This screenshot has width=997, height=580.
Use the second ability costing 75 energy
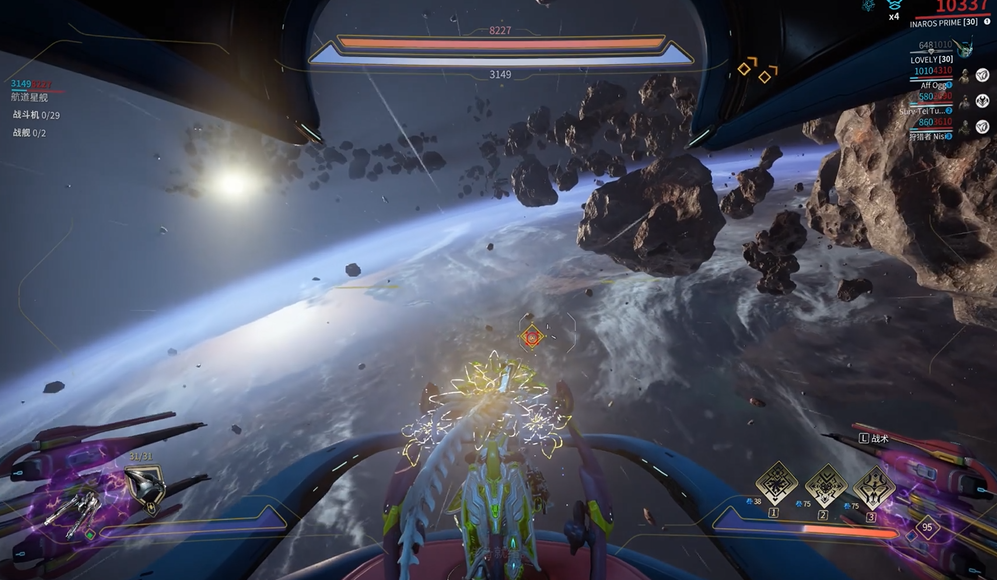click(826, 484)
